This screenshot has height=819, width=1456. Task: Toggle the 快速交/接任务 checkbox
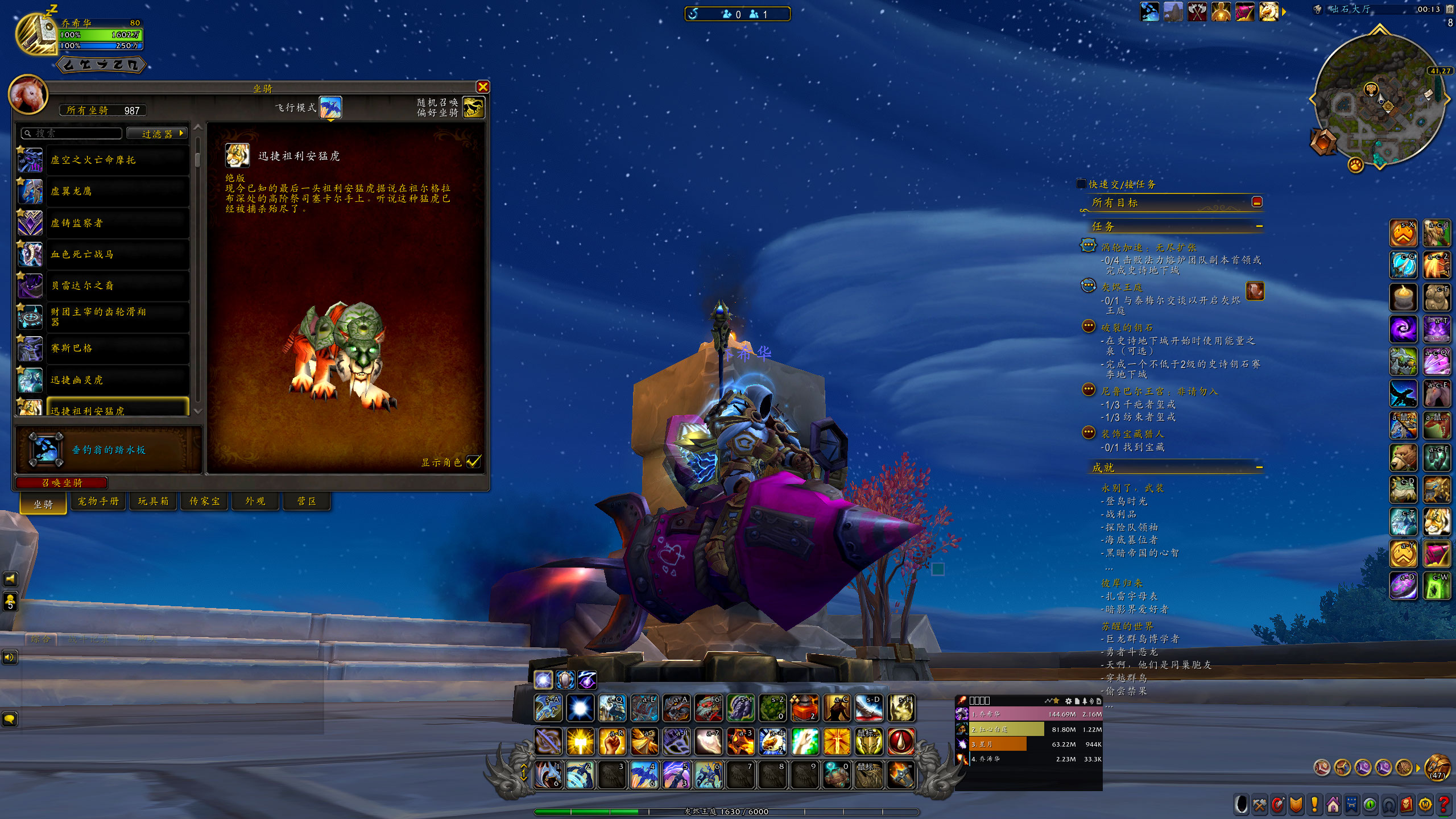click(1081, 184)
